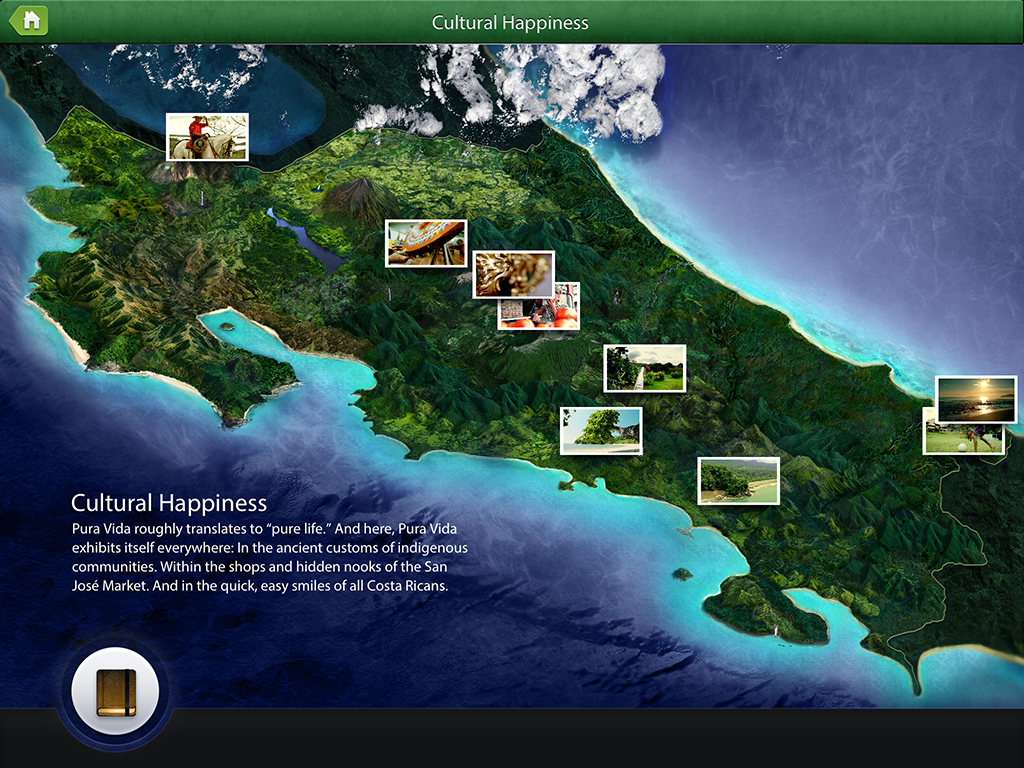Open the soccer ball on grass photo
Viewport: 1024px width, 768px height.
(x=962, y=440)
